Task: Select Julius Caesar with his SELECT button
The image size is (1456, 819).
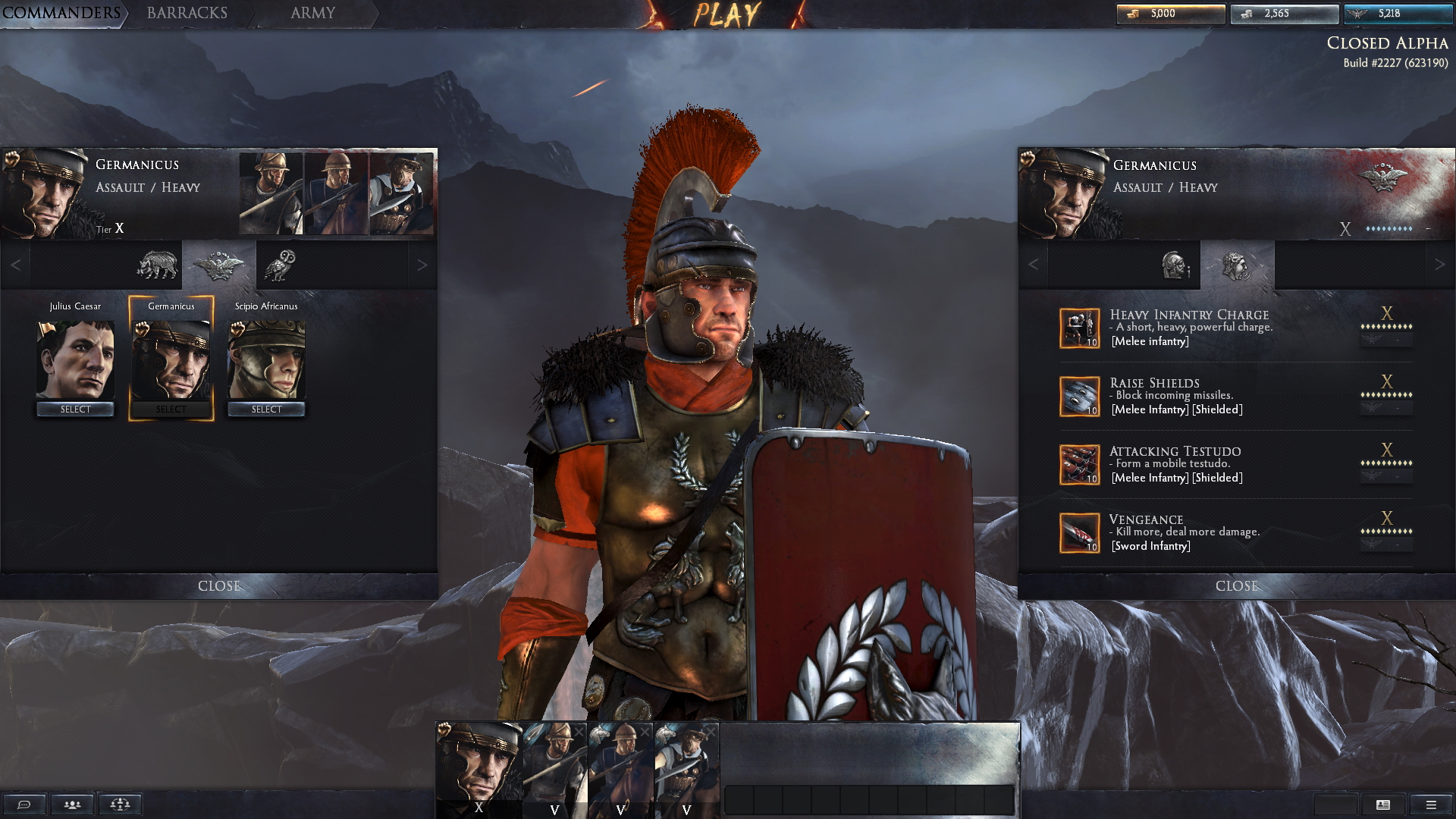Action: pos(75,409)
